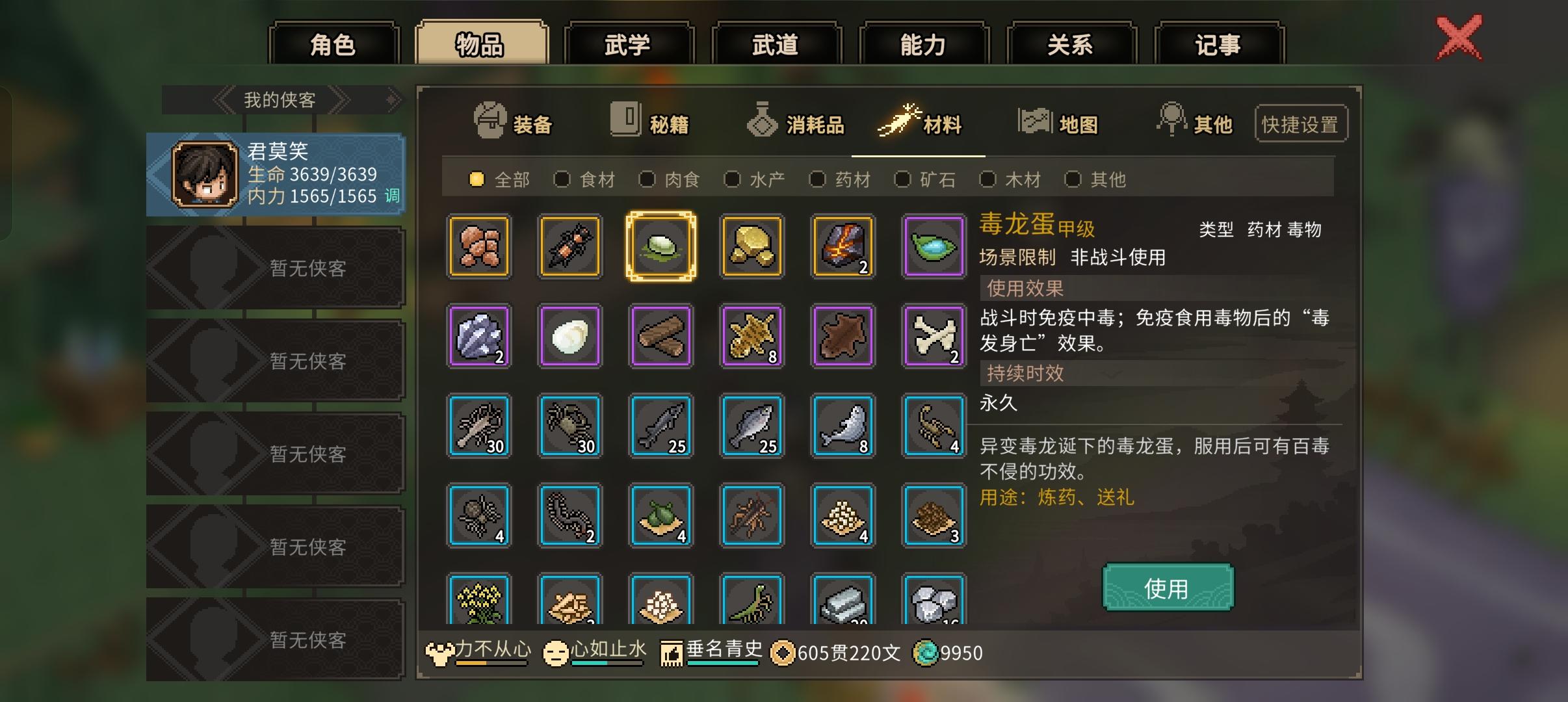Select the gold ore material icon
1568x702 pixels.
[752, 247]
